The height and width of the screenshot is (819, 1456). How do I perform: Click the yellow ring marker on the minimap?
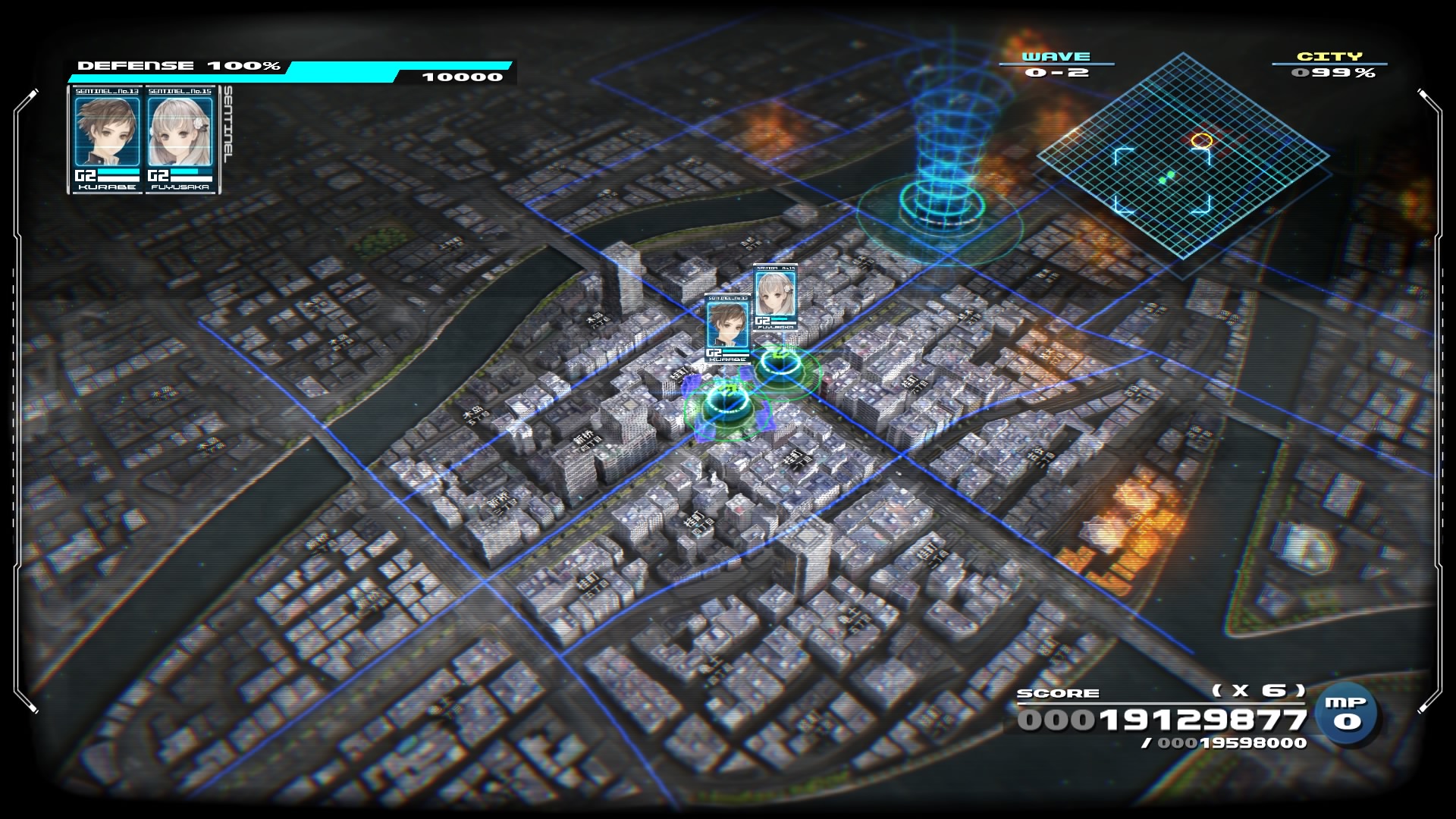pyautogui.click(x=1201, y=140)
